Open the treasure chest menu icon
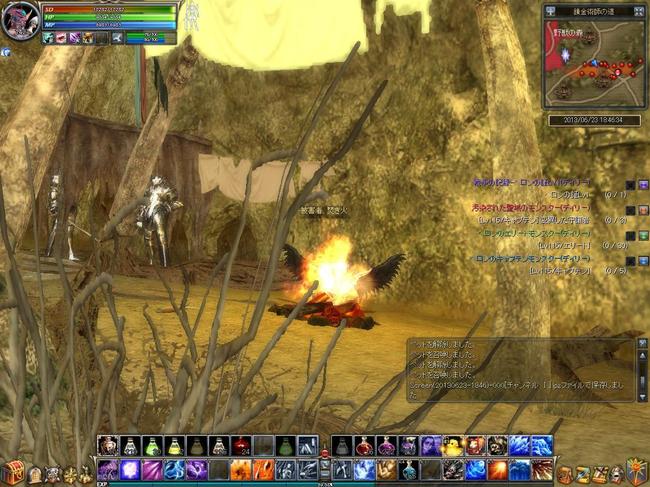The width and height of the screenshot is (650, 487). [x=13, y=472]
